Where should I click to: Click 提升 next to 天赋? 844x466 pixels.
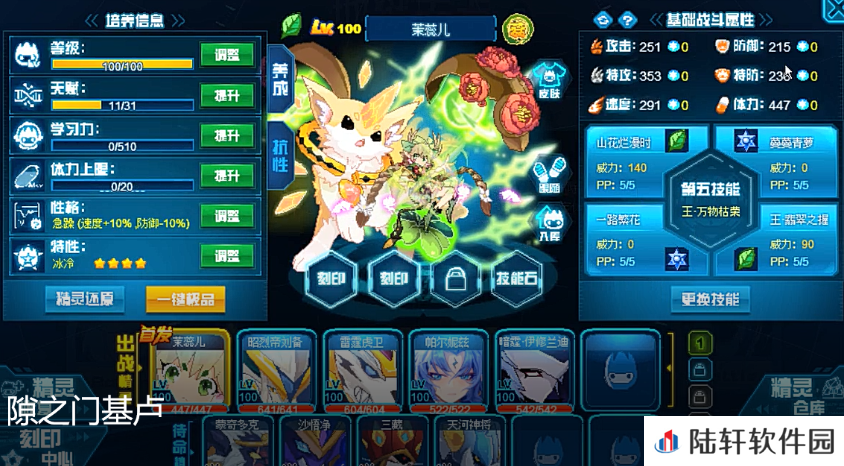coord(227,95)
